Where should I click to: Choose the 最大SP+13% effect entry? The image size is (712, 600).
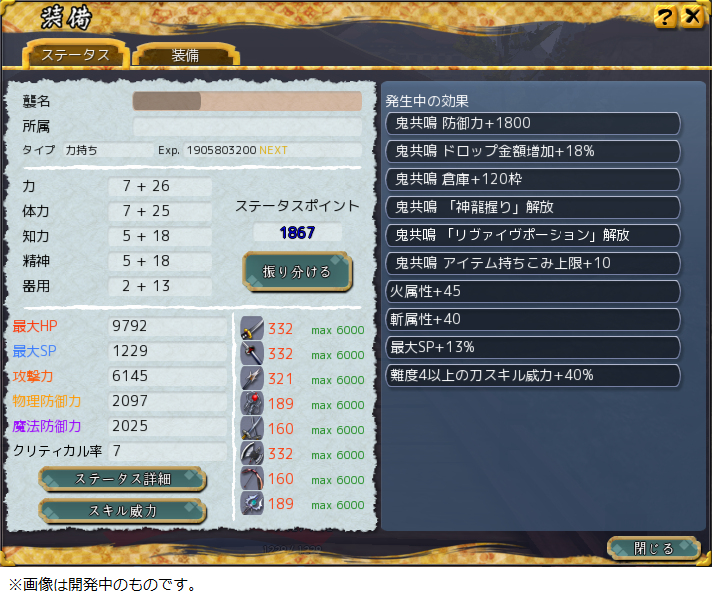coord(533,347)
